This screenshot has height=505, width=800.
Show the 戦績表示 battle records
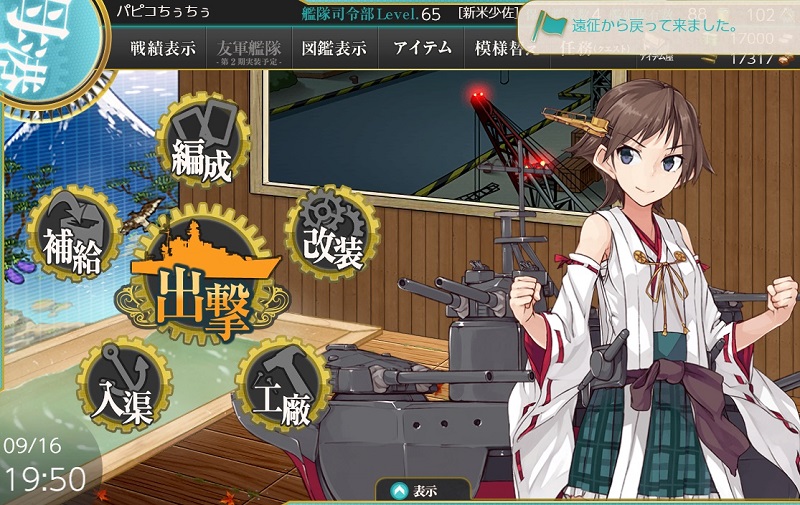coord(164,49)
